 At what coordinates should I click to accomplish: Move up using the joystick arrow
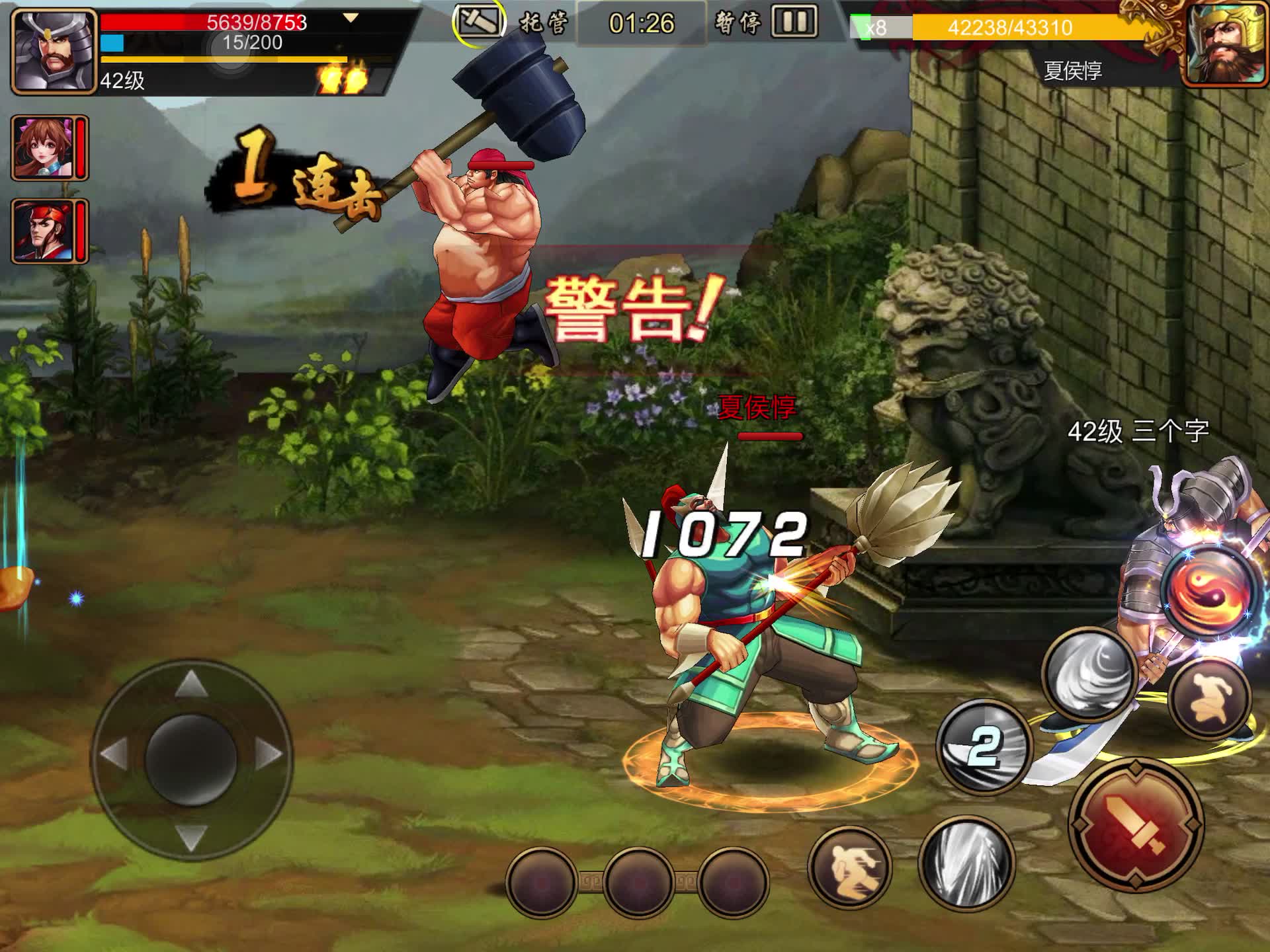coord(191,682)
